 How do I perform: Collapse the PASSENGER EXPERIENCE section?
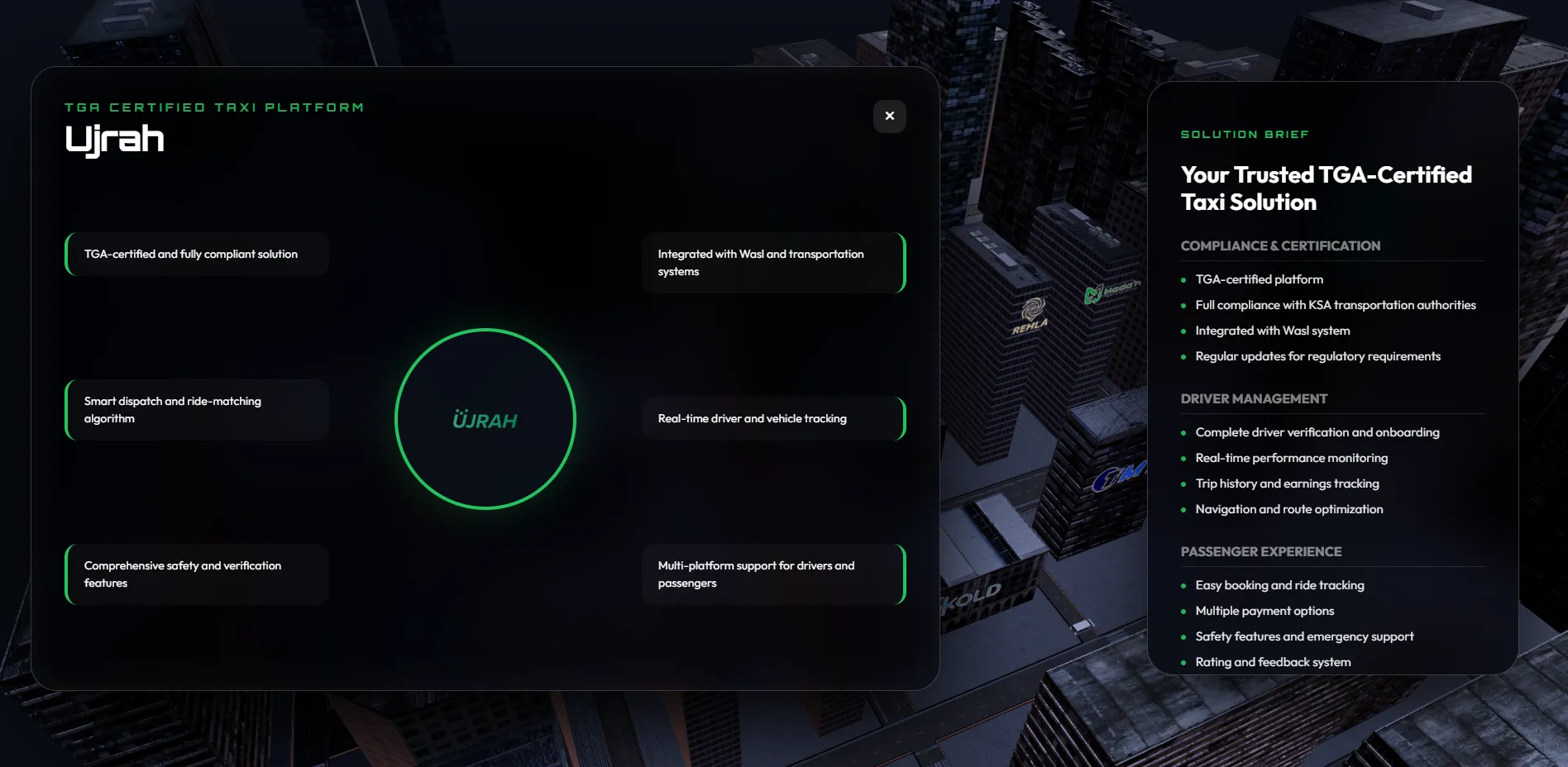click(x=1261, y=551)
